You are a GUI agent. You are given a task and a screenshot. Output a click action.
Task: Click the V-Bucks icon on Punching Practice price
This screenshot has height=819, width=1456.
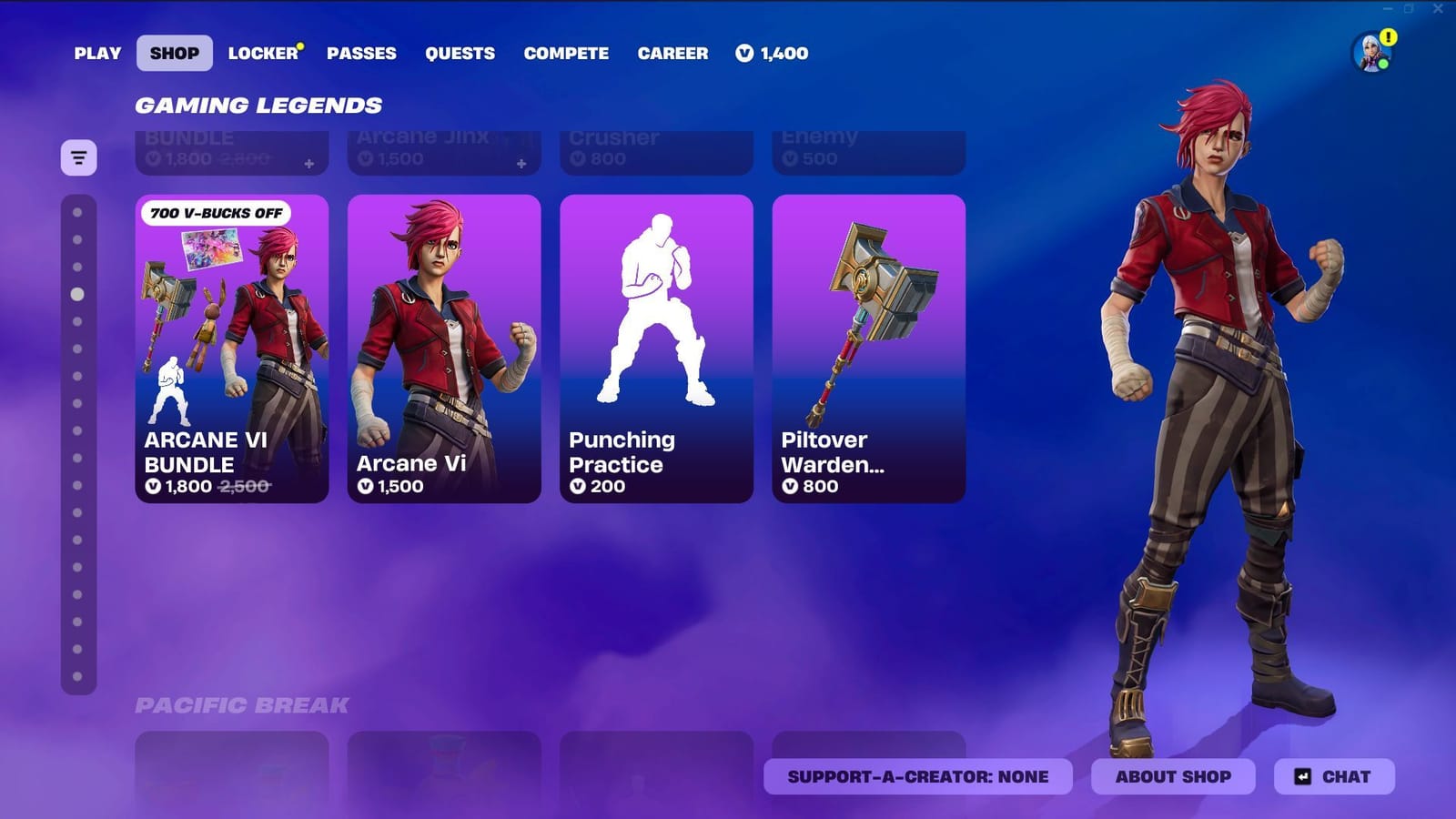[579, 487]
